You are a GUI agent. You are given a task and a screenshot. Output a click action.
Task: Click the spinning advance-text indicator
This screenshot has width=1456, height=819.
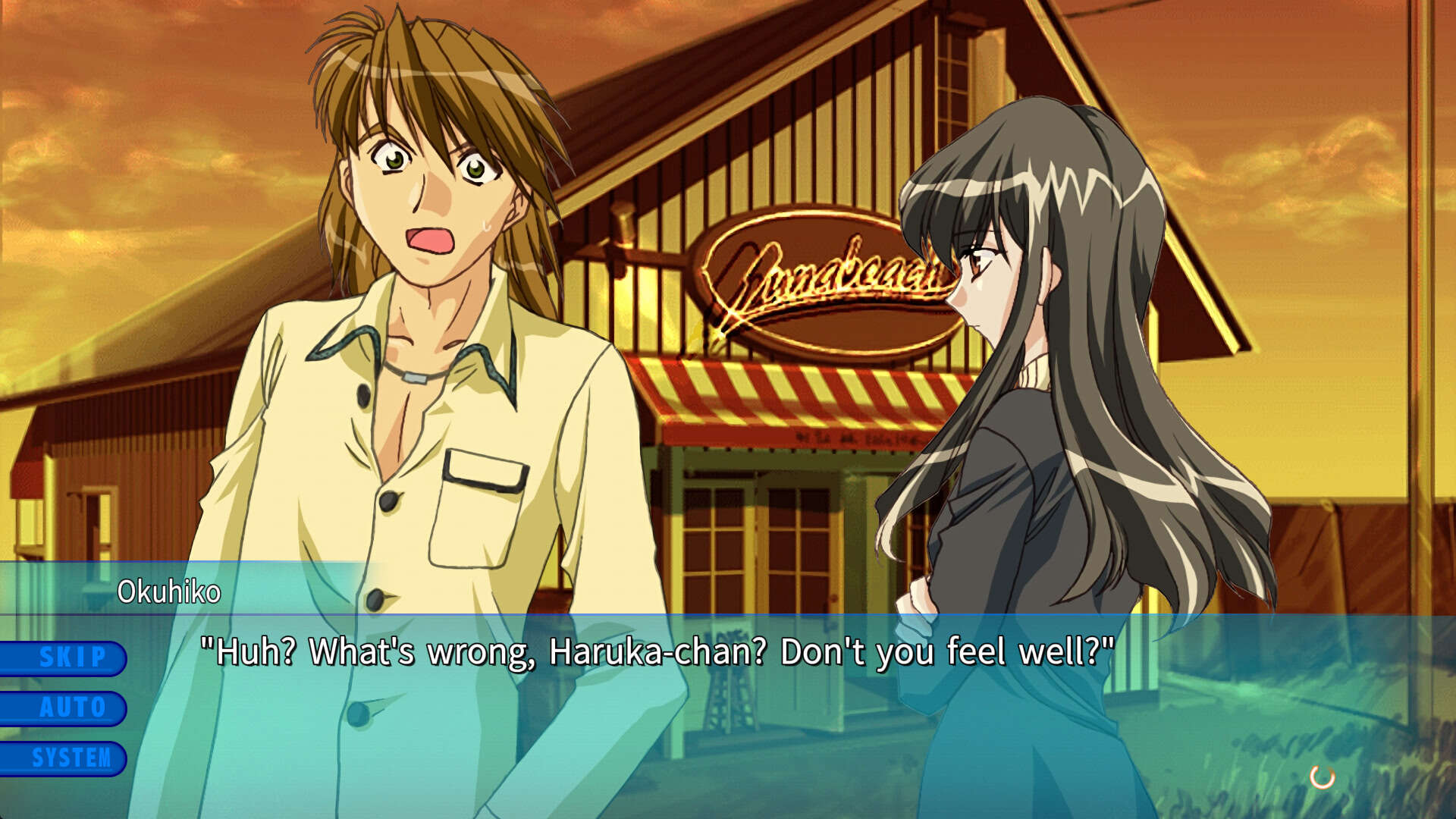point(1322,777)
